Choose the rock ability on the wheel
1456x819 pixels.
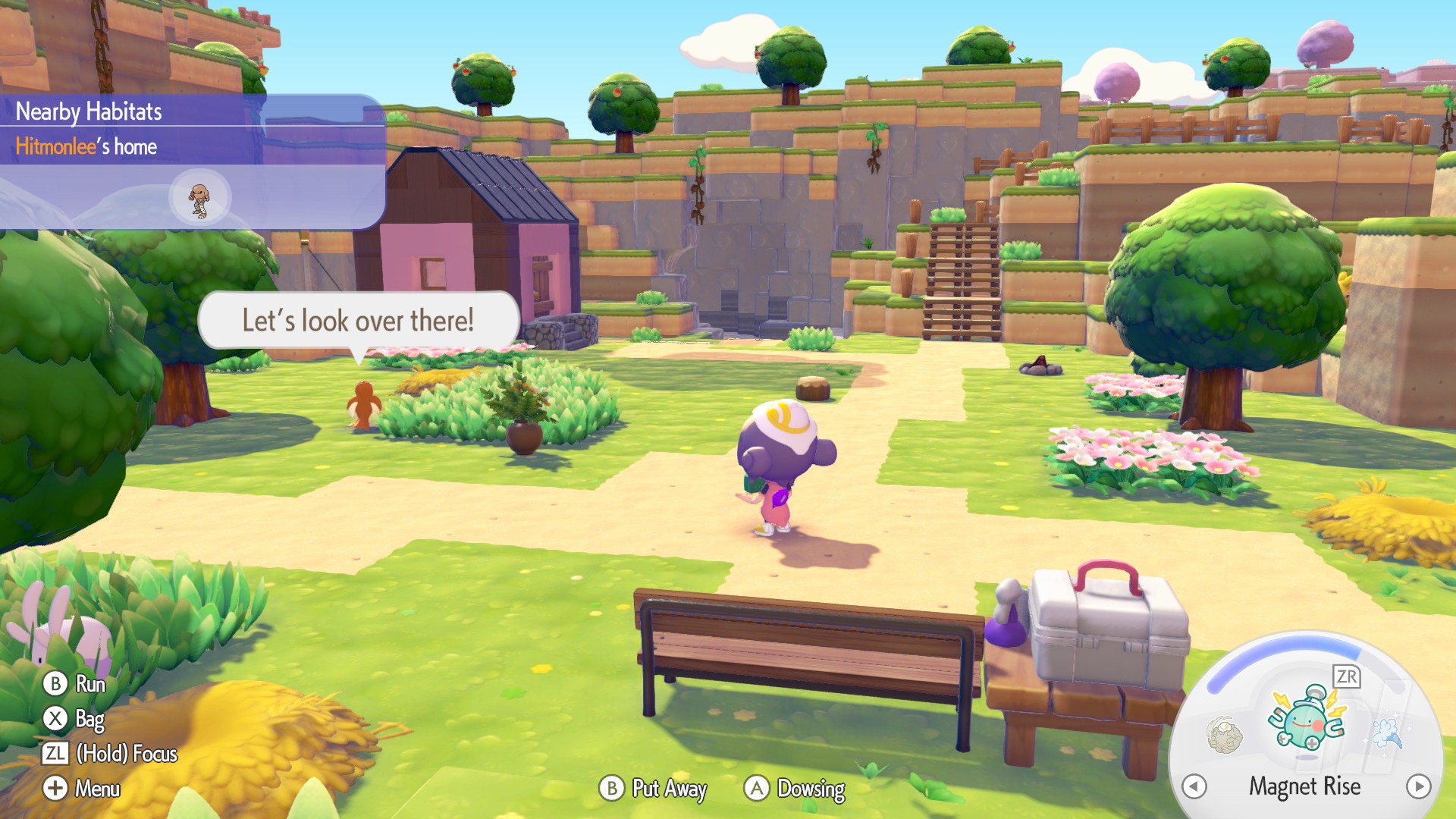(x=1224, y=734)
